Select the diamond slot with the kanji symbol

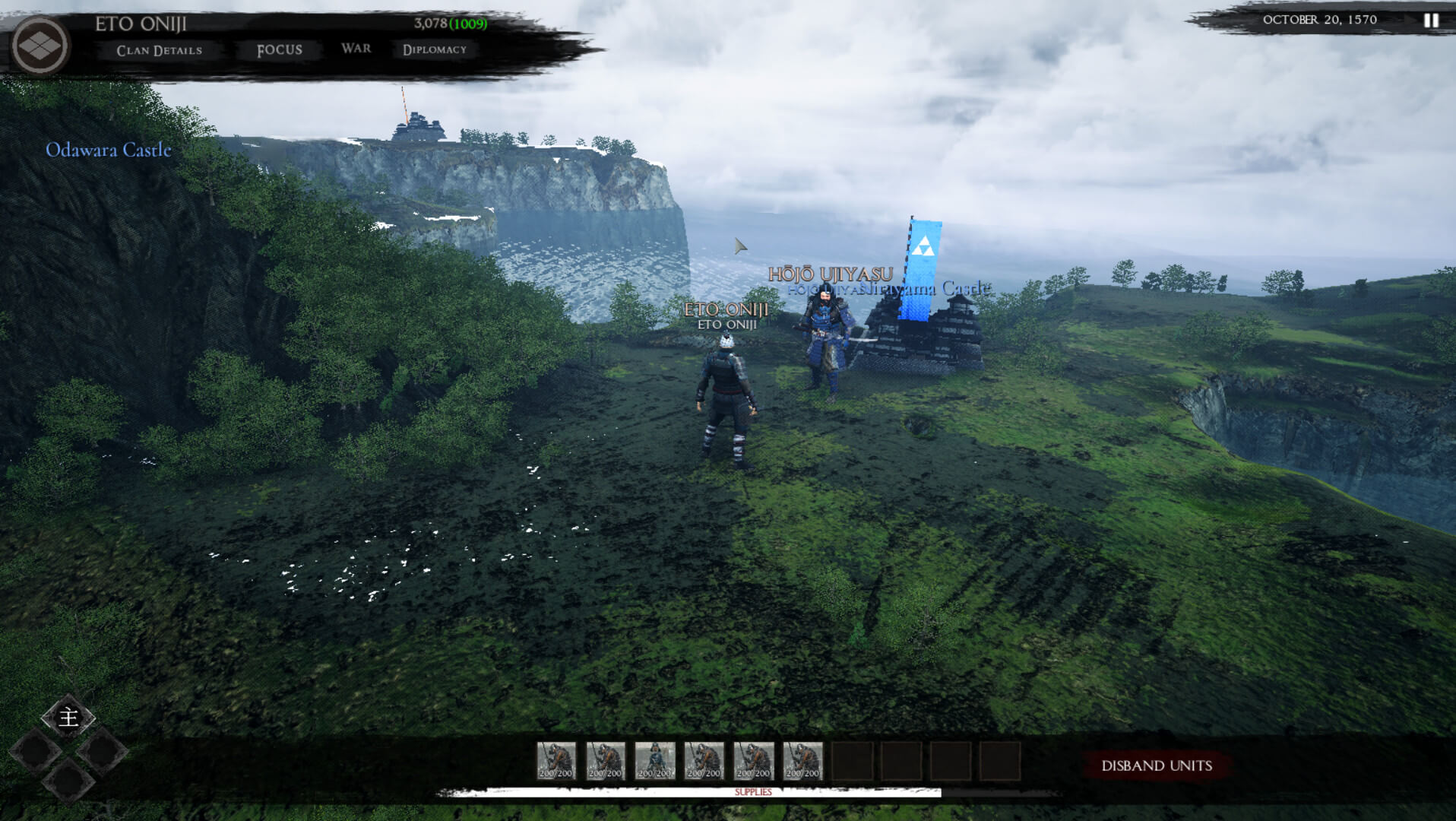(68, 717)
